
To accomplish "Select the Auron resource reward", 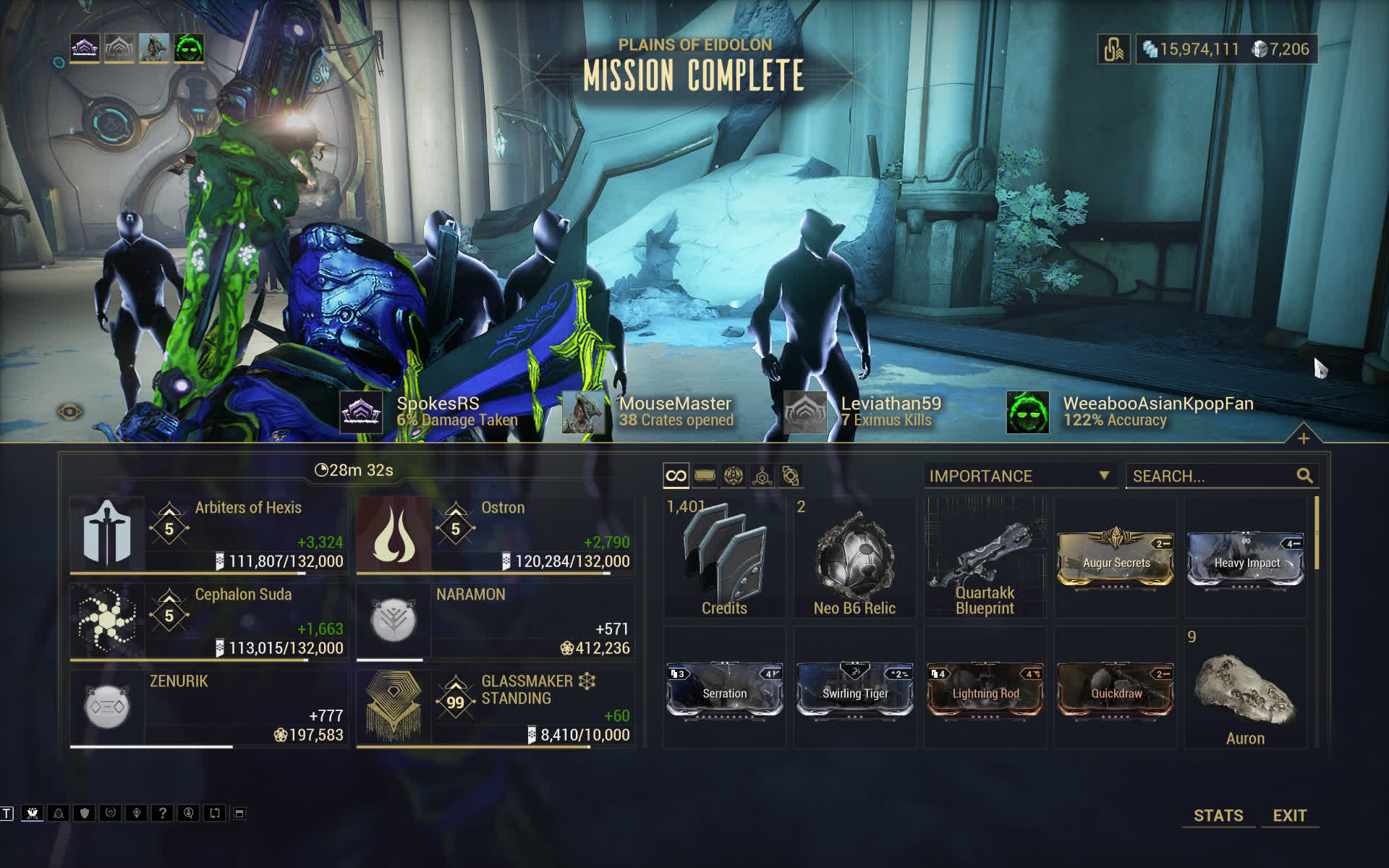I will point(1245,690).
